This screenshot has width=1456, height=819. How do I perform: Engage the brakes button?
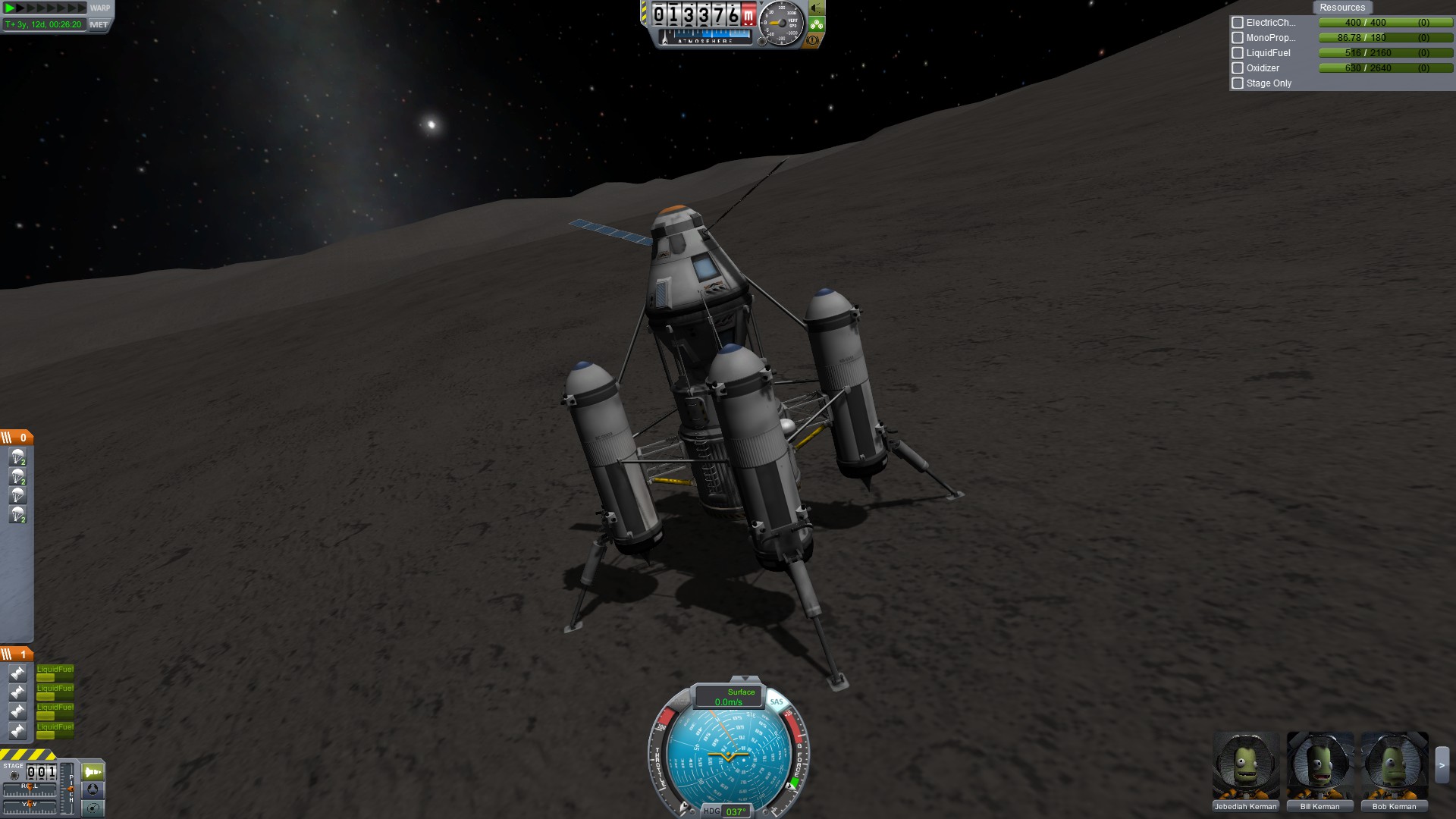point(813,40)
